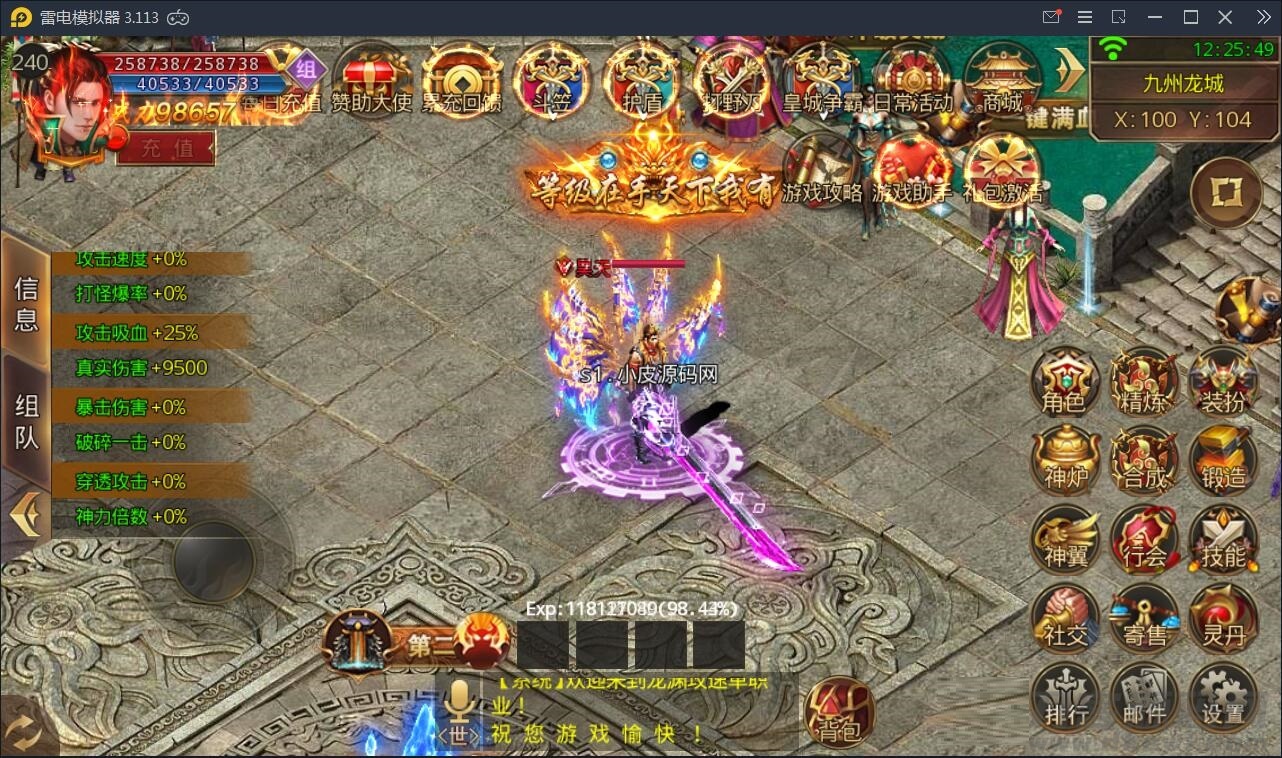Screen dimensions: 1282x758
Task: Open the 技能 skills icon
Action: [x=1224, y=540]
